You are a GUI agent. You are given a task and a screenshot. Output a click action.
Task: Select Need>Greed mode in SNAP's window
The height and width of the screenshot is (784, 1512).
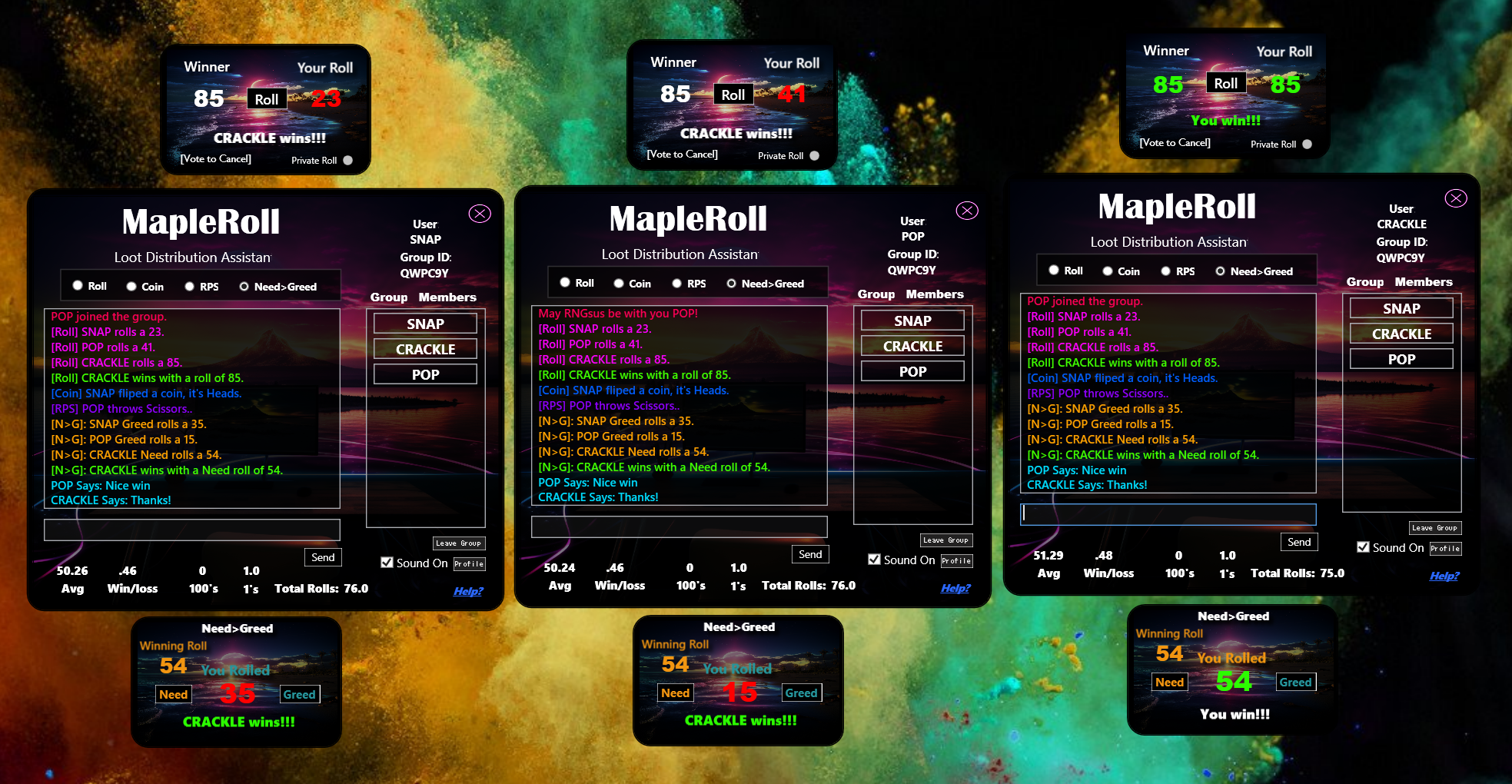tap(244, 286)
